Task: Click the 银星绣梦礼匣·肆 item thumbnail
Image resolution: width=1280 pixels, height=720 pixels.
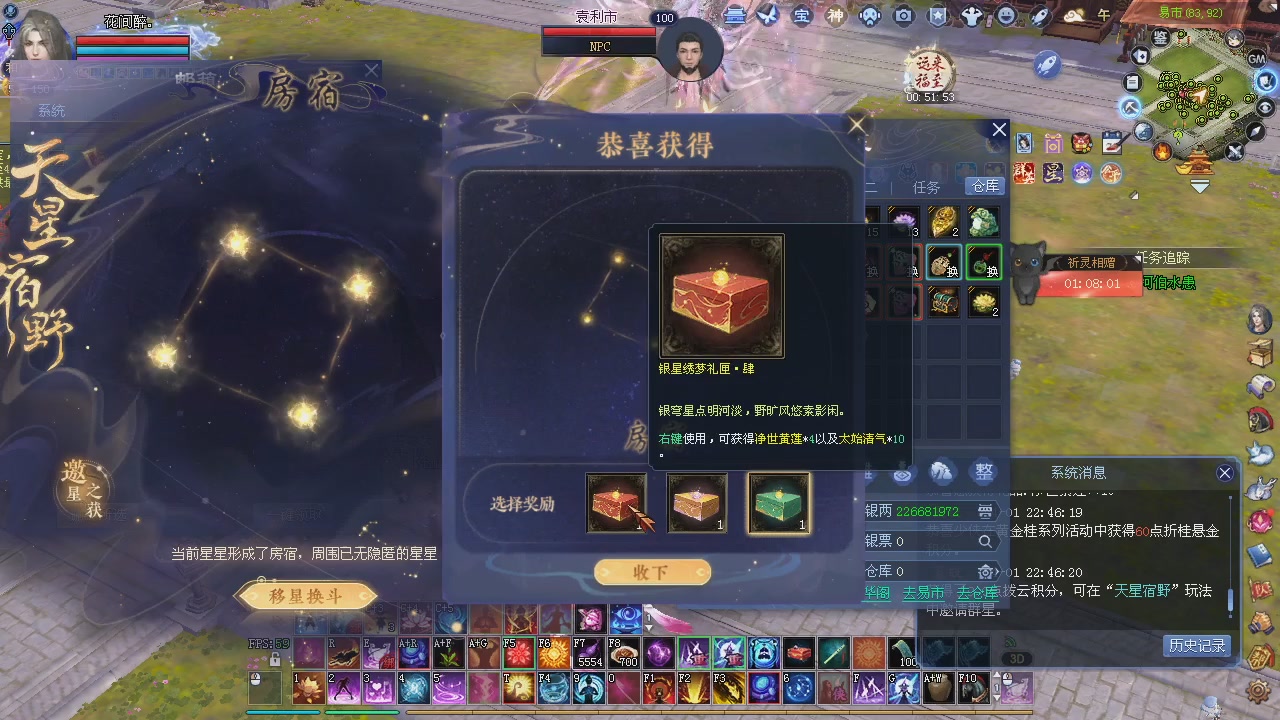Action: 721,293
